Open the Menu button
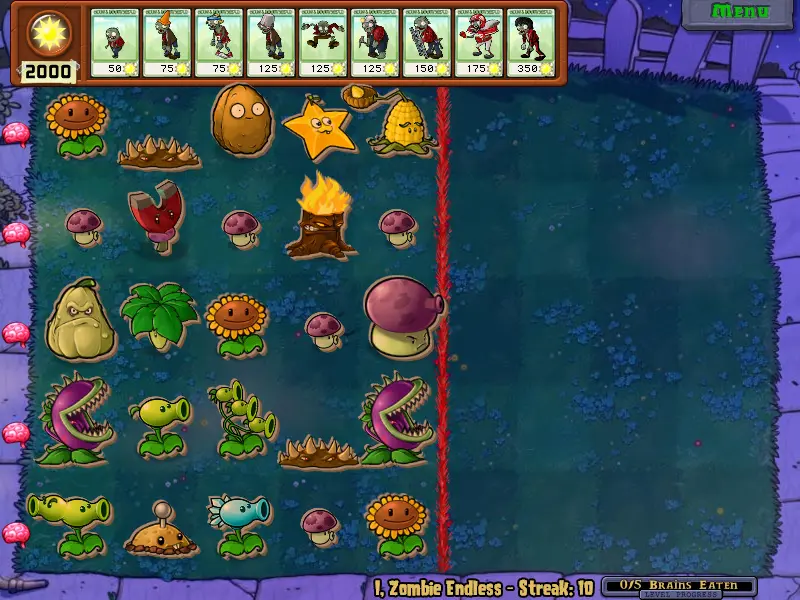This screenshot has width=800, height=600. 740,12
